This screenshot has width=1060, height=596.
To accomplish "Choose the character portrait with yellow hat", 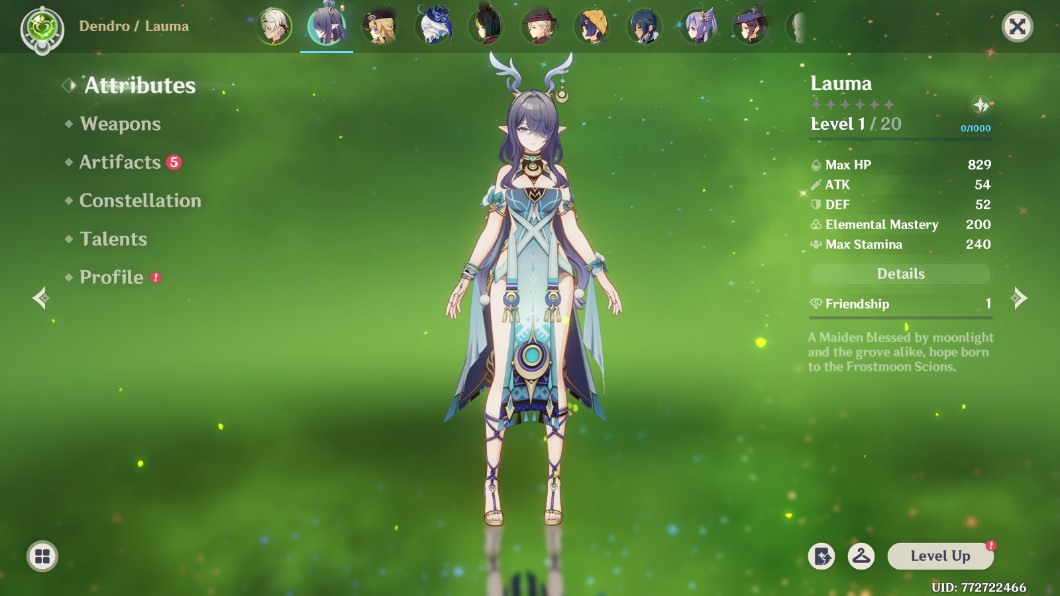I will click(x=595, y=27).
